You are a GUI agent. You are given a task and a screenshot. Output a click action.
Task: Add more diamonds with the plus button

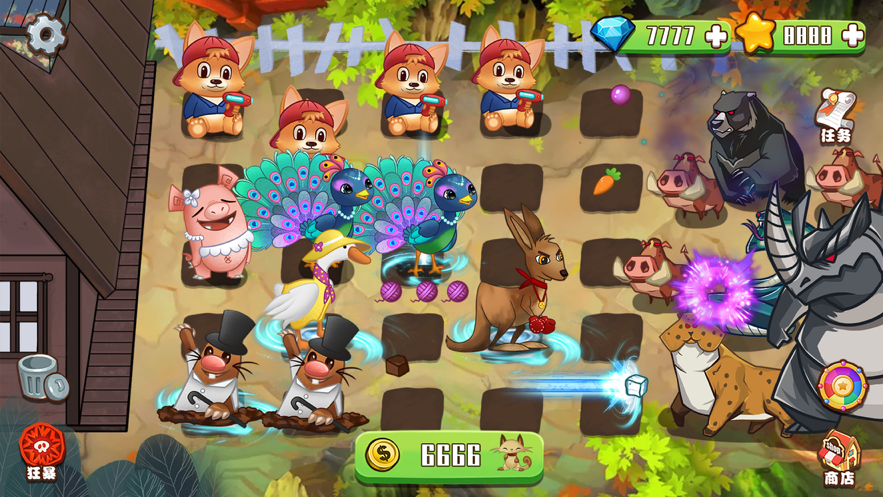coord(716,37)
